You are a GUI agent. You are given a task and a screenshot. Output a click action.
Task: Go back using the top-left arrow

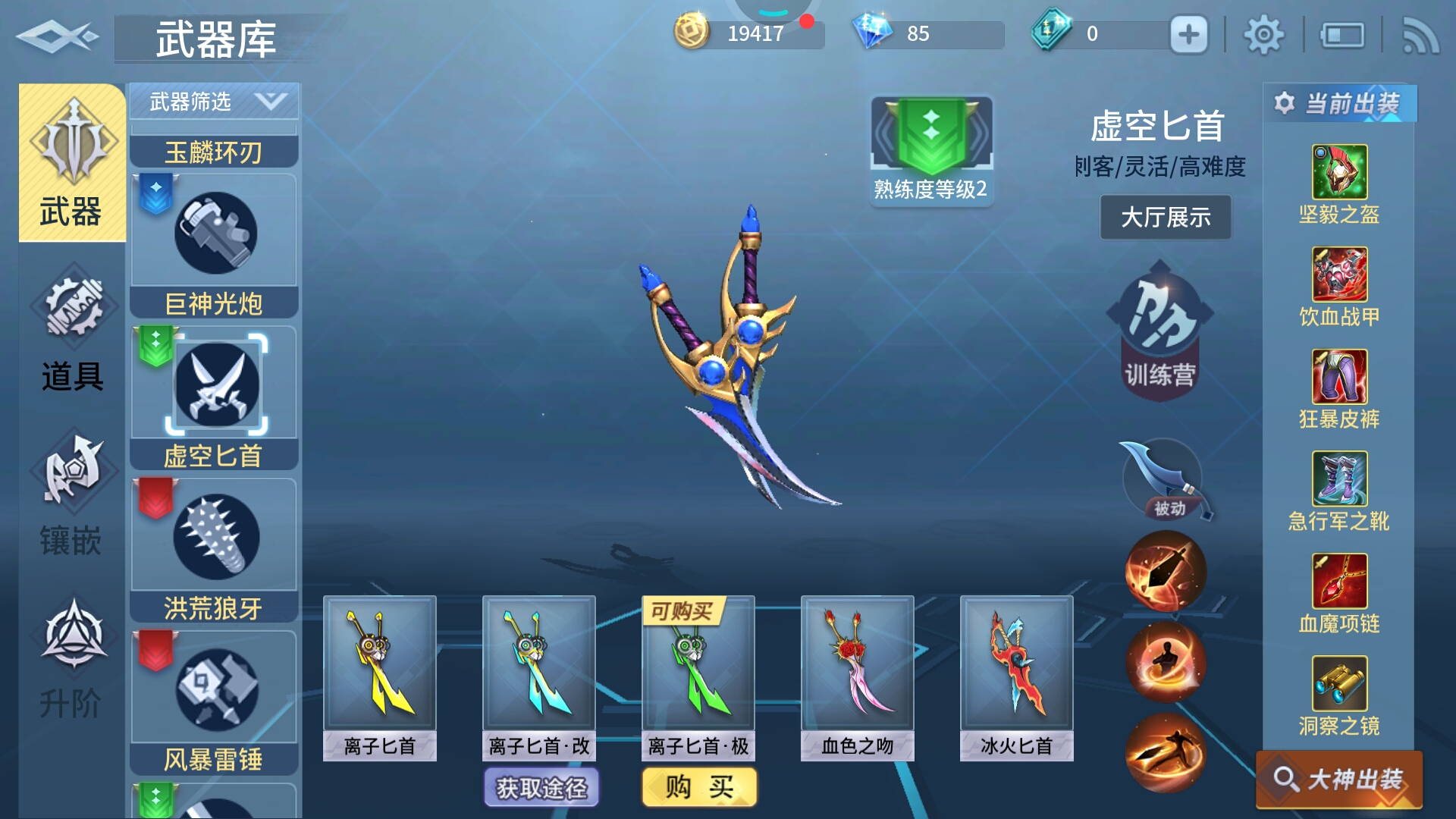(57, 36)
